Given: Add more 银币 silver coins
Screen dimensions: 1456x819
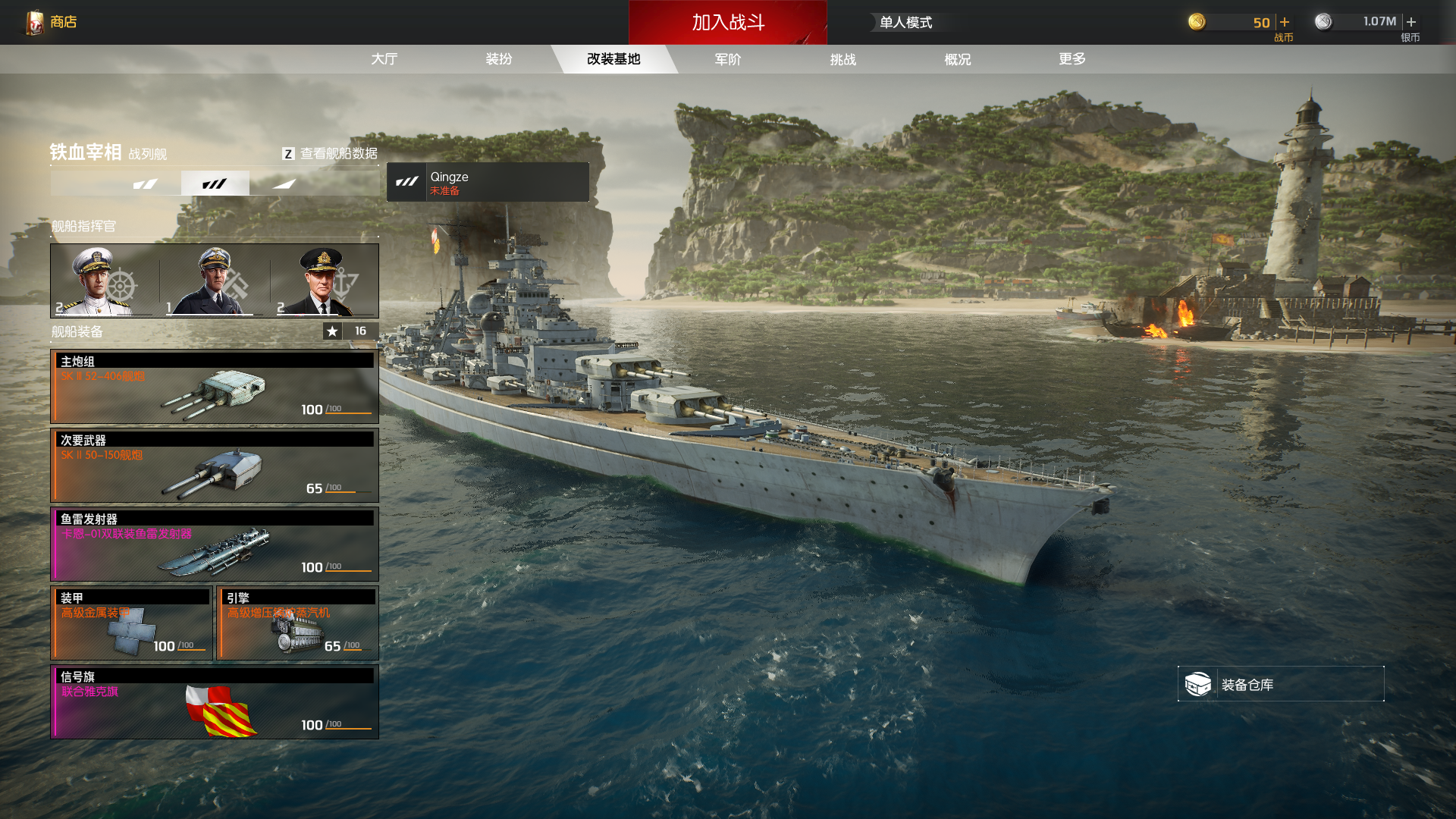Looking at the screenshot, I should (x=1411, y=22).
